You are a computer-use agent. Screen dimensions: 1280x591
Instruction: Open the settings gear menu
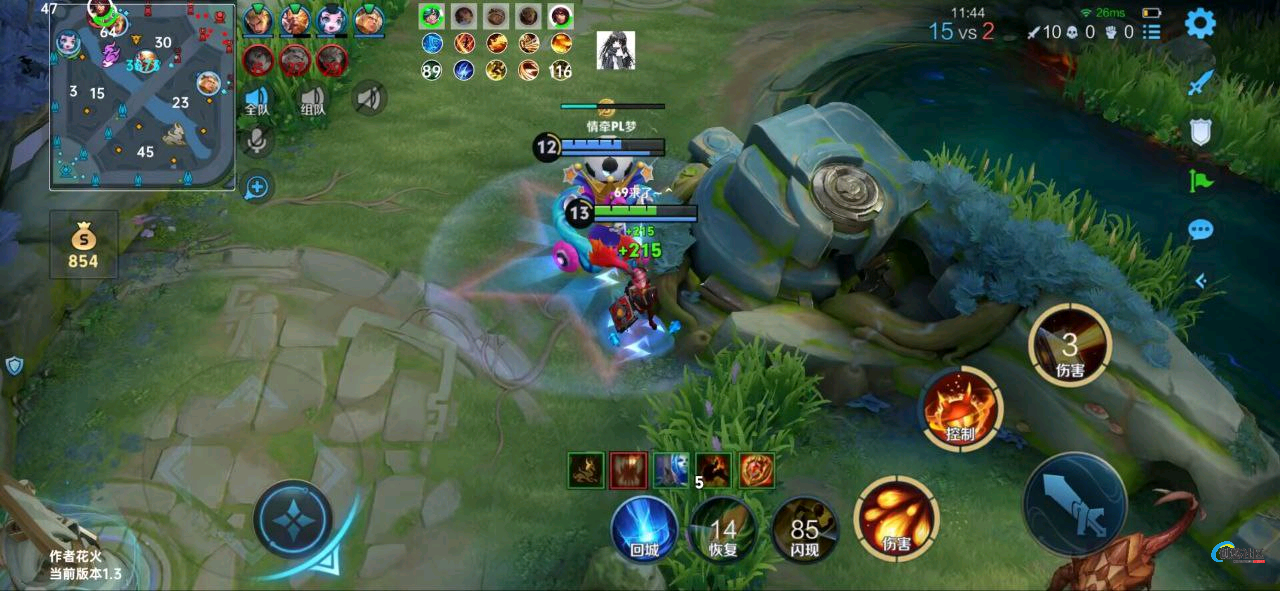click(x=1200, y=24)
